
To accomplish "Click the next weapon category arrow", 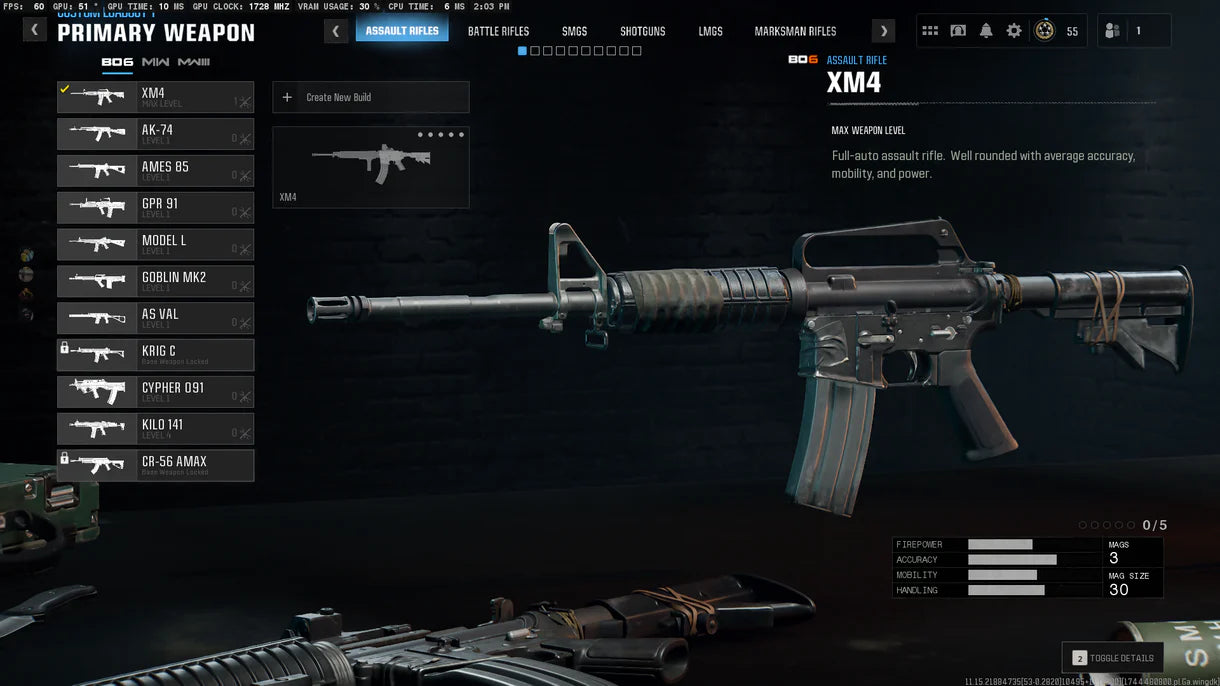I will (883, 31).
